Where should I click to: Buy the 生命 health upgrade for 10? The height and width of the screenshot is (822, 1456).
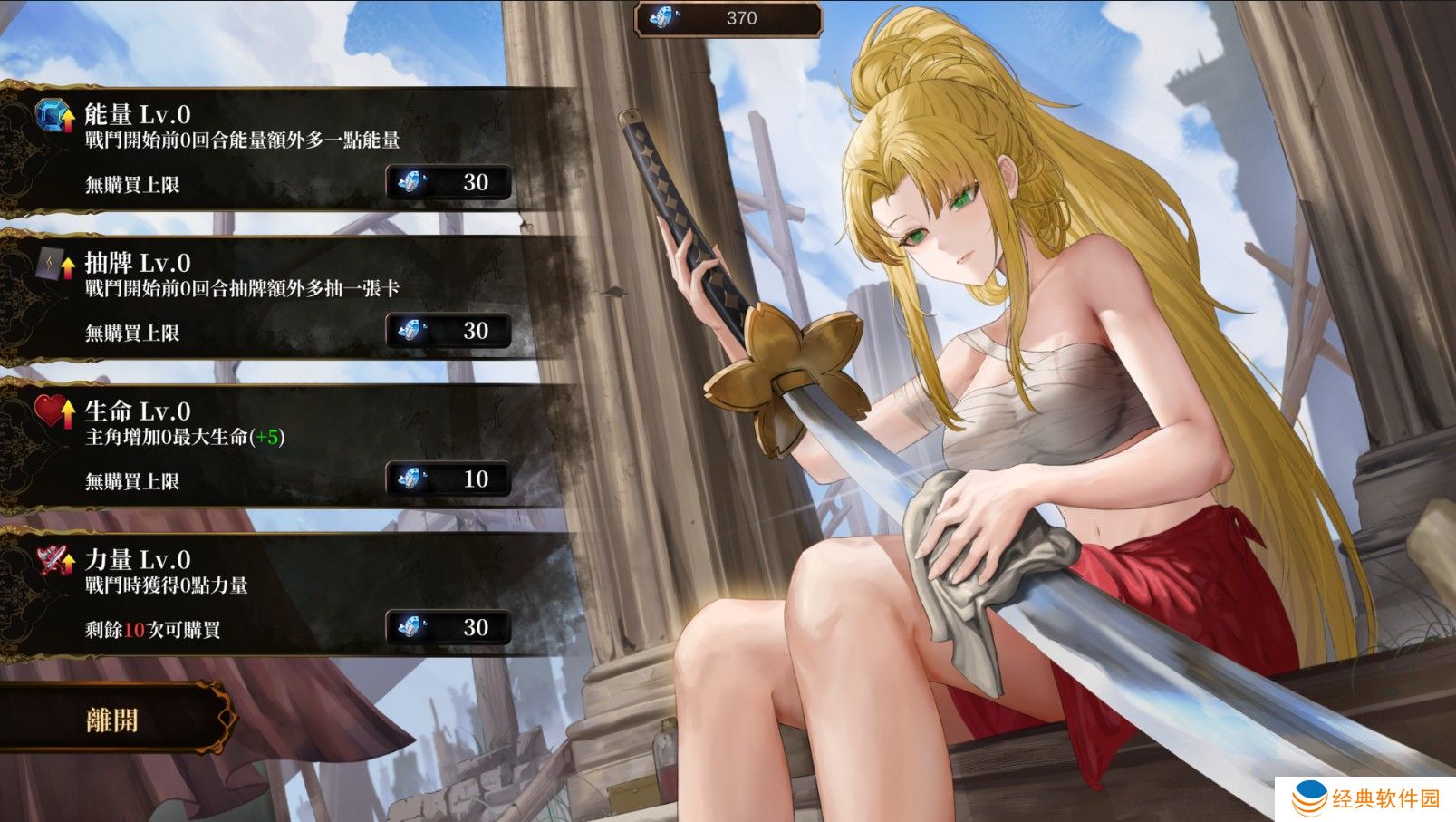448,479
